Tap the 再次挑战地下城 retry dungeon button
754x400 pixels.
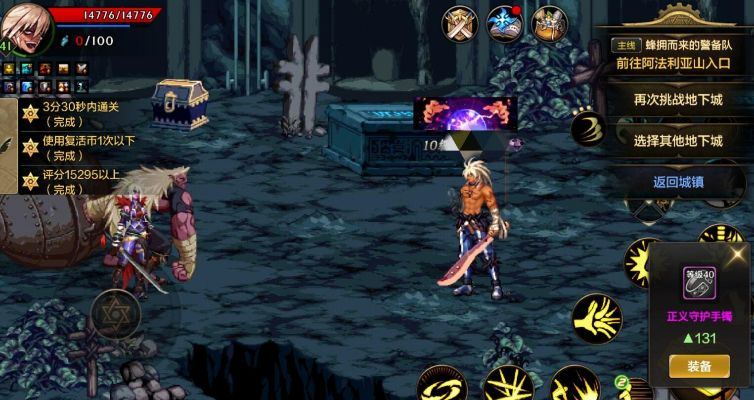(x=677, y=99)
